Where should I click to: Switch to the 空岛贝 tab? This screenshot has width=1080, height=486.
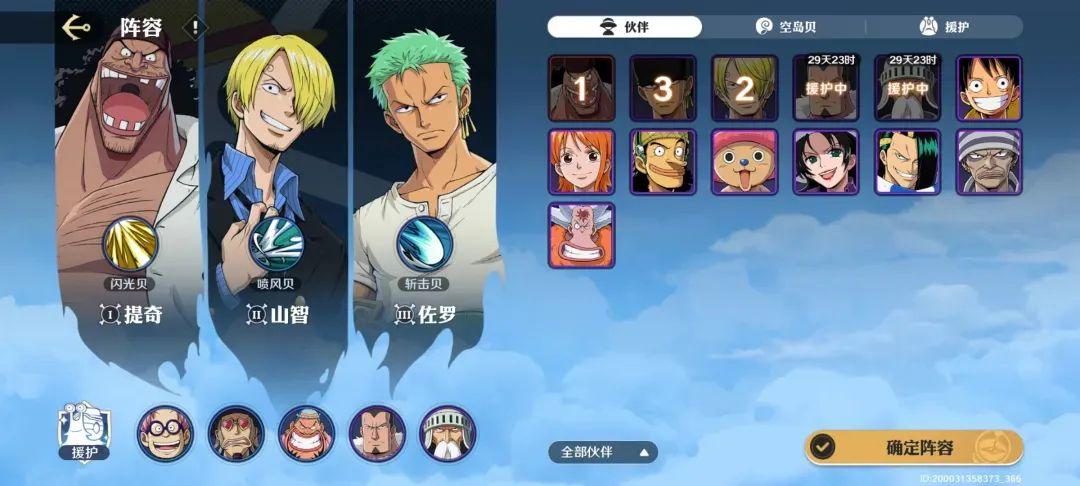(x=784, y=27)
